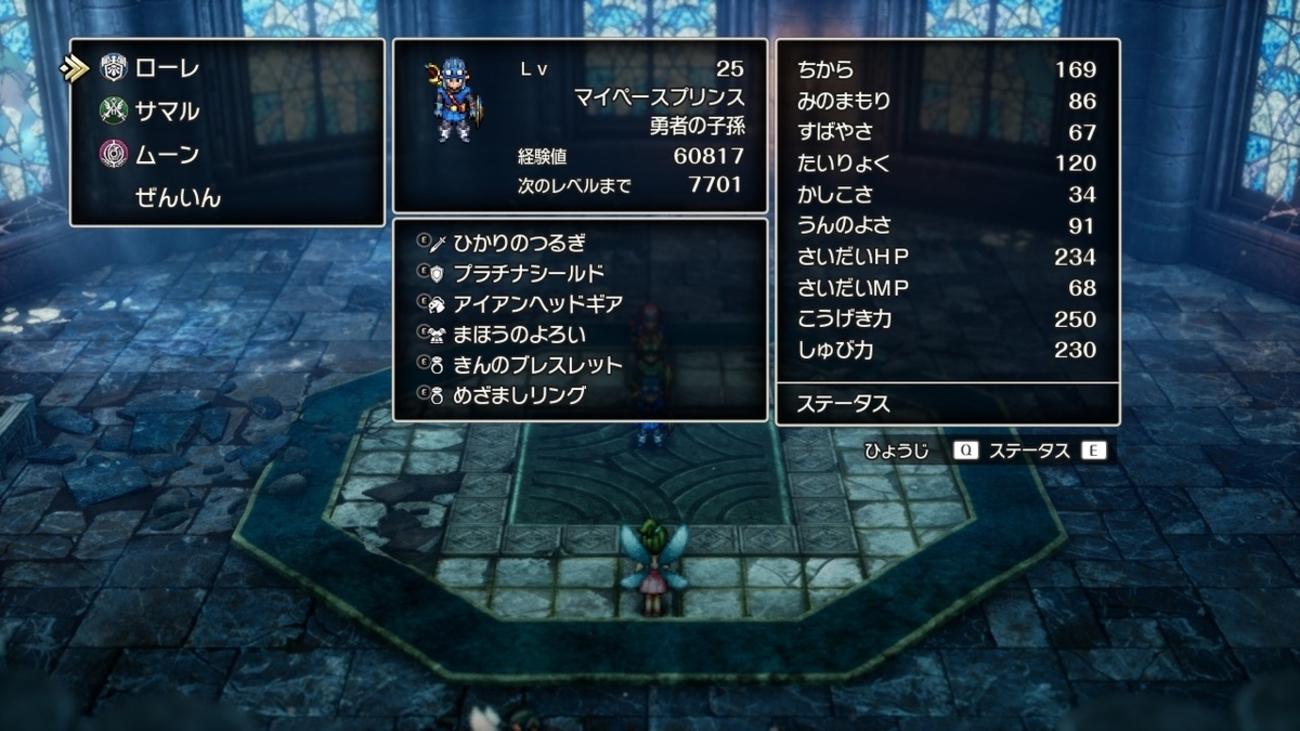Select the アイアンヘッドギア helmet slot

tap(537, 304)
